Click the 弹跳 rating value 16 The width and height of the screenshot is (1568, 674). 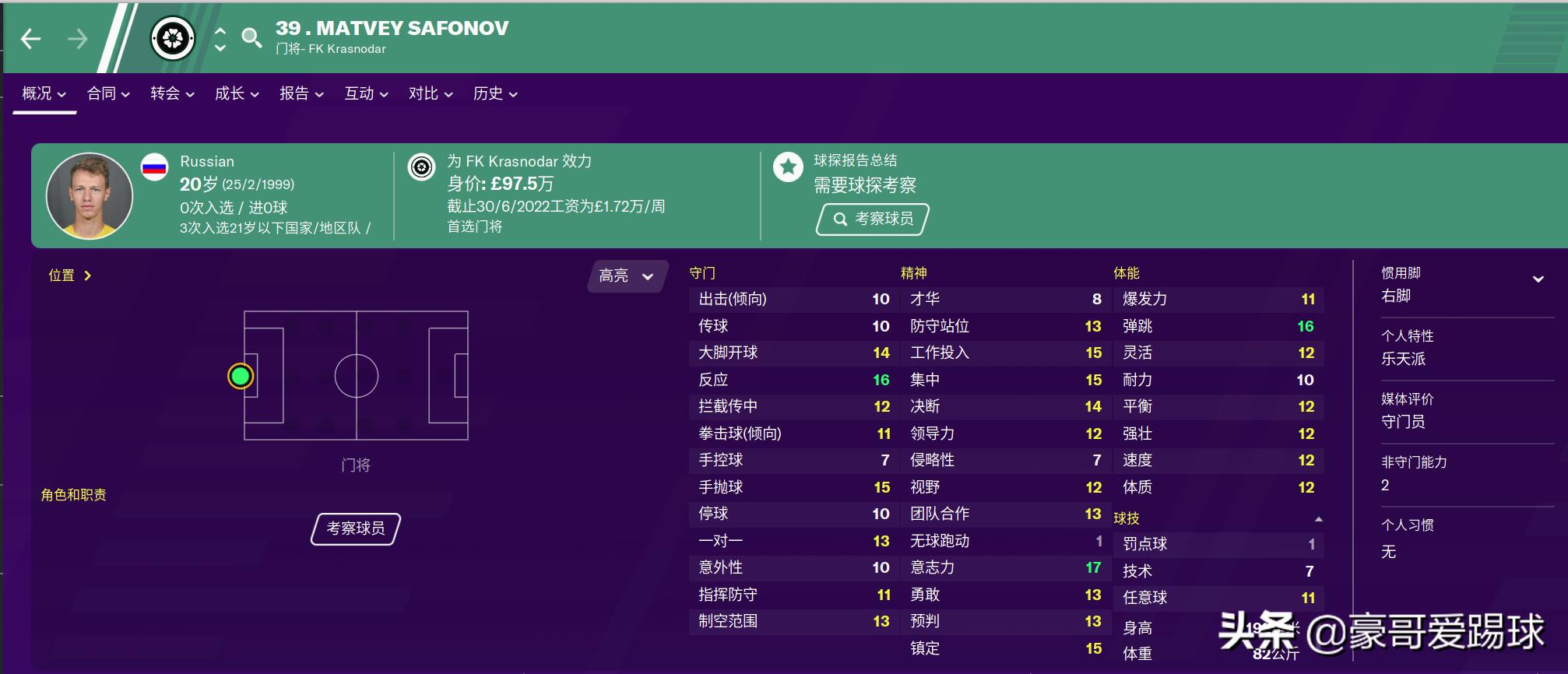(1306, 325)
